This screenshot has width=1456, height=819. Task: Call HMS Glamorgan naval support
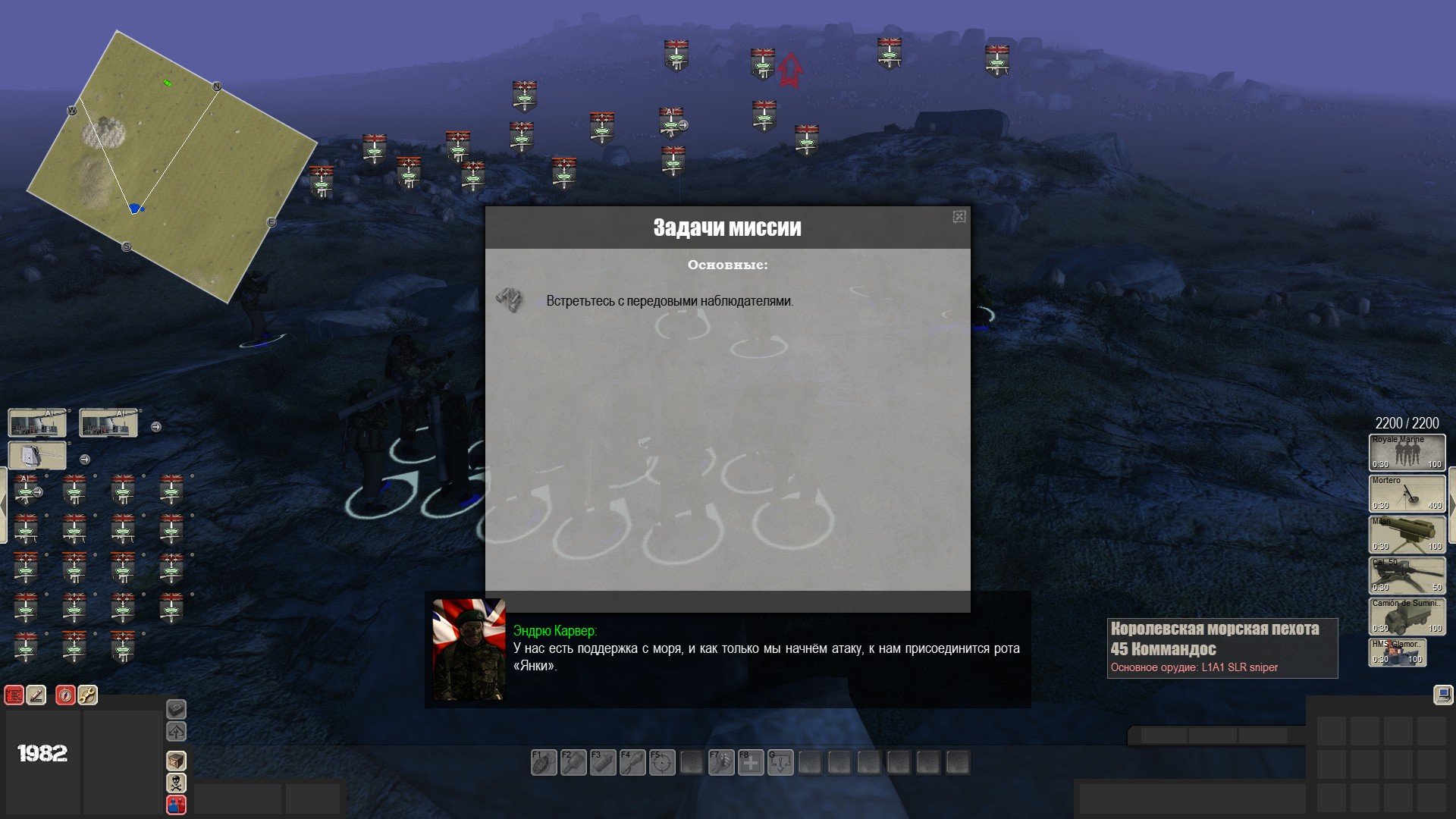(x=1397, y=652)
